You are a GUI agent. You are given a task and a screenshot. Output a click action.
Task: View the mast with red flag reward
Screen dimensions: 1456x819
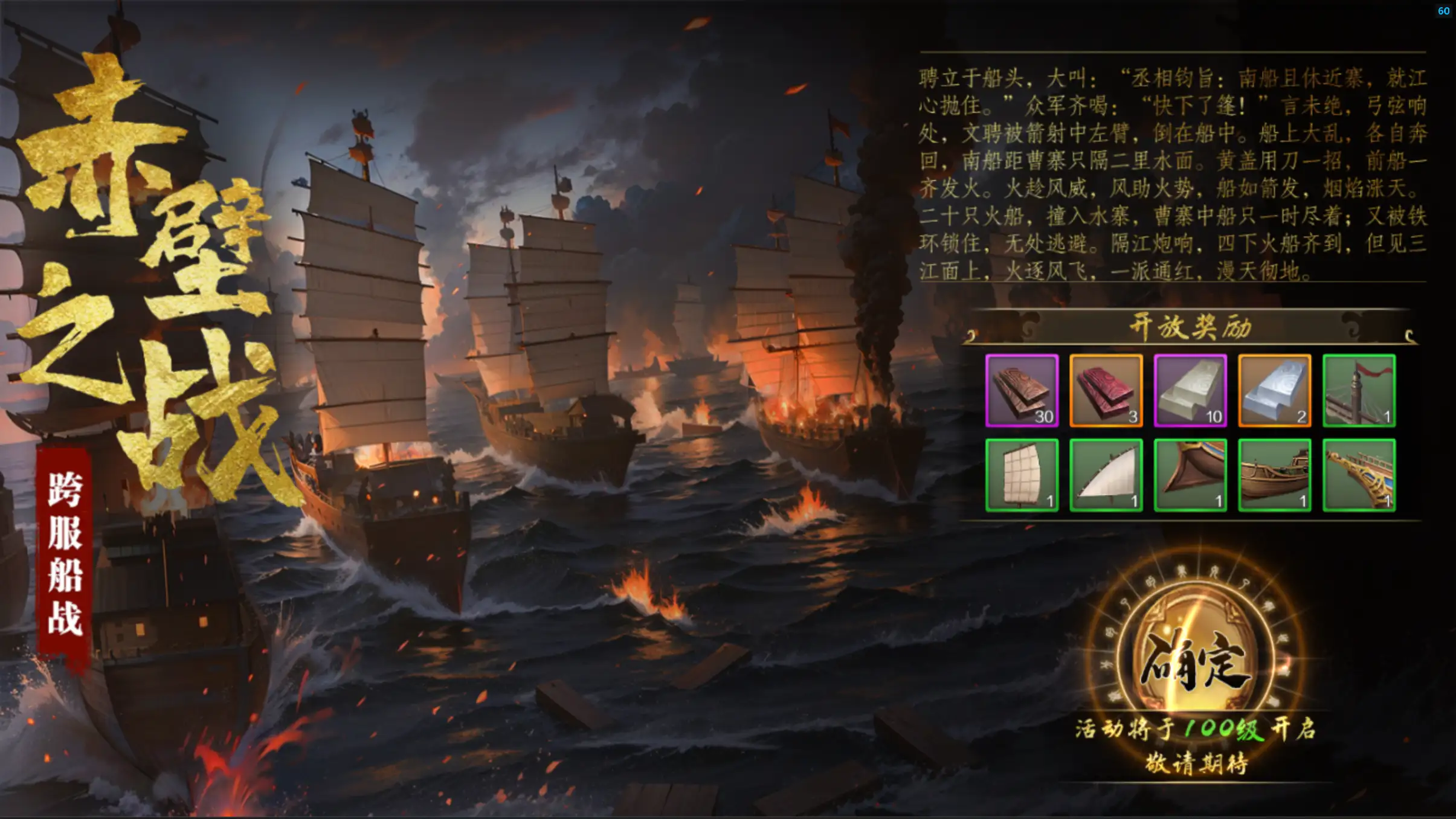pyautogui.click(x=1359, y=391)
